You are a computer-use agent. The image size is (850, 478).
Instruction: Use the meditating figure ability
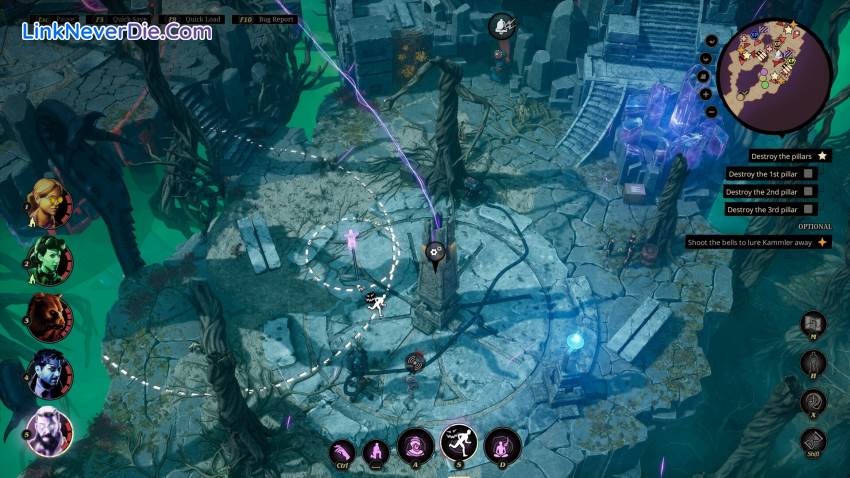pyautogui.click(x=502, y=445)
